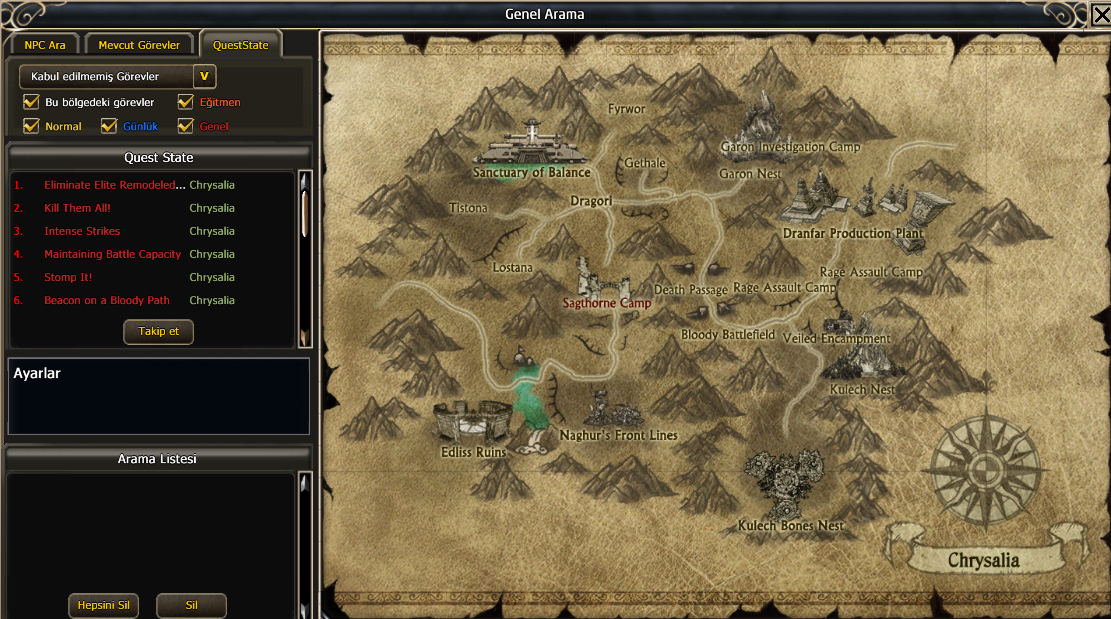The image size is (1111, 619).
Task: Close the Genel Arama window
Action: click(x=1100, y=16)
